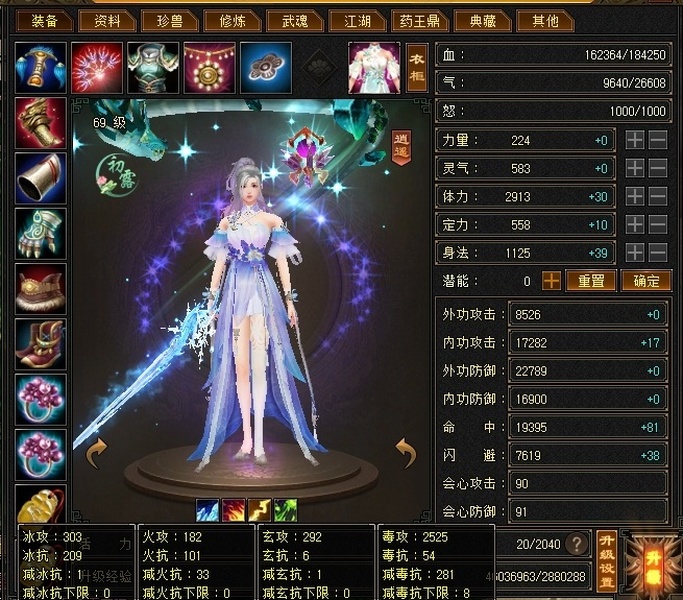Rotate the character model left

pyautogui.click(x=97, y=454)
